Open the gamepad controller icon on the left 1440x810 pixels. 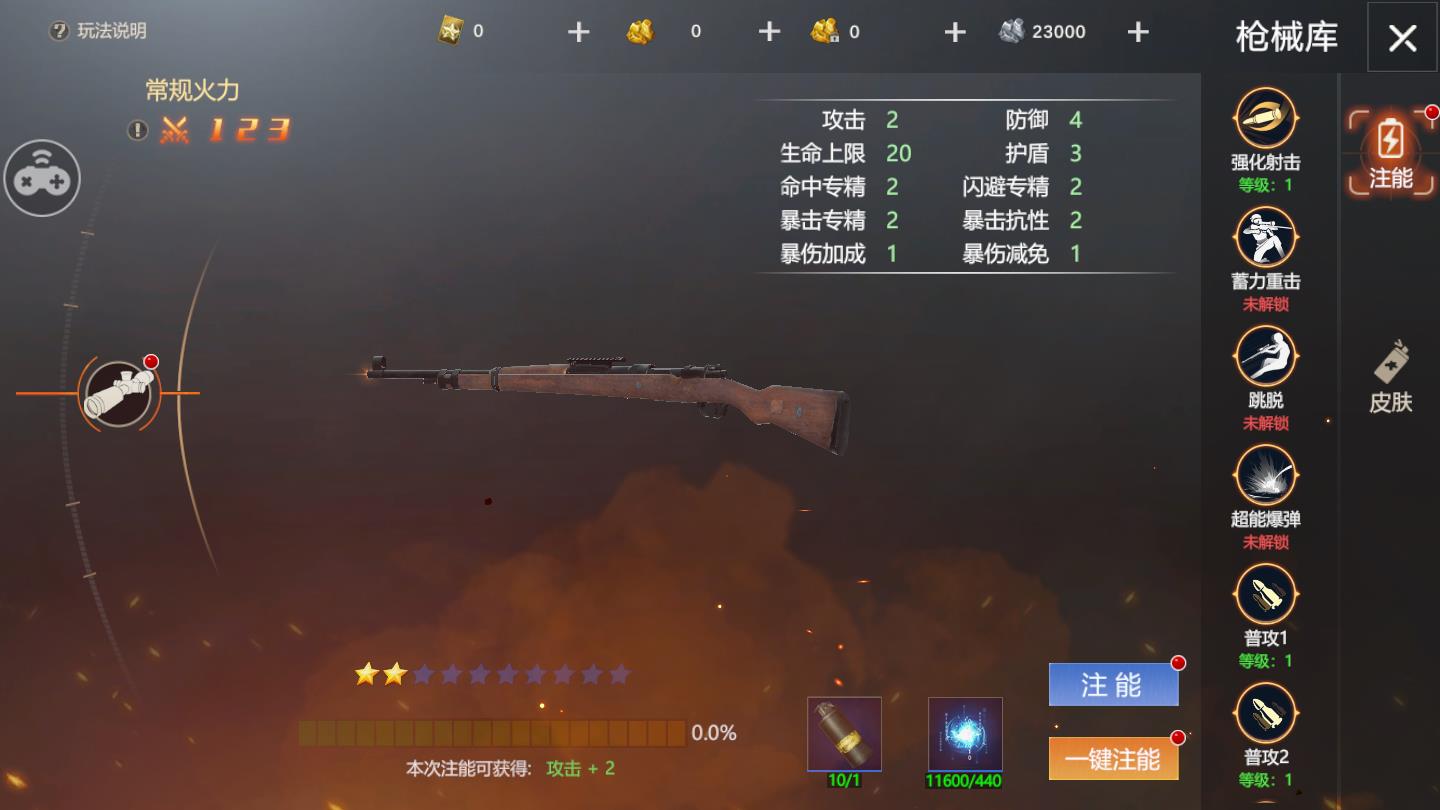42,177
